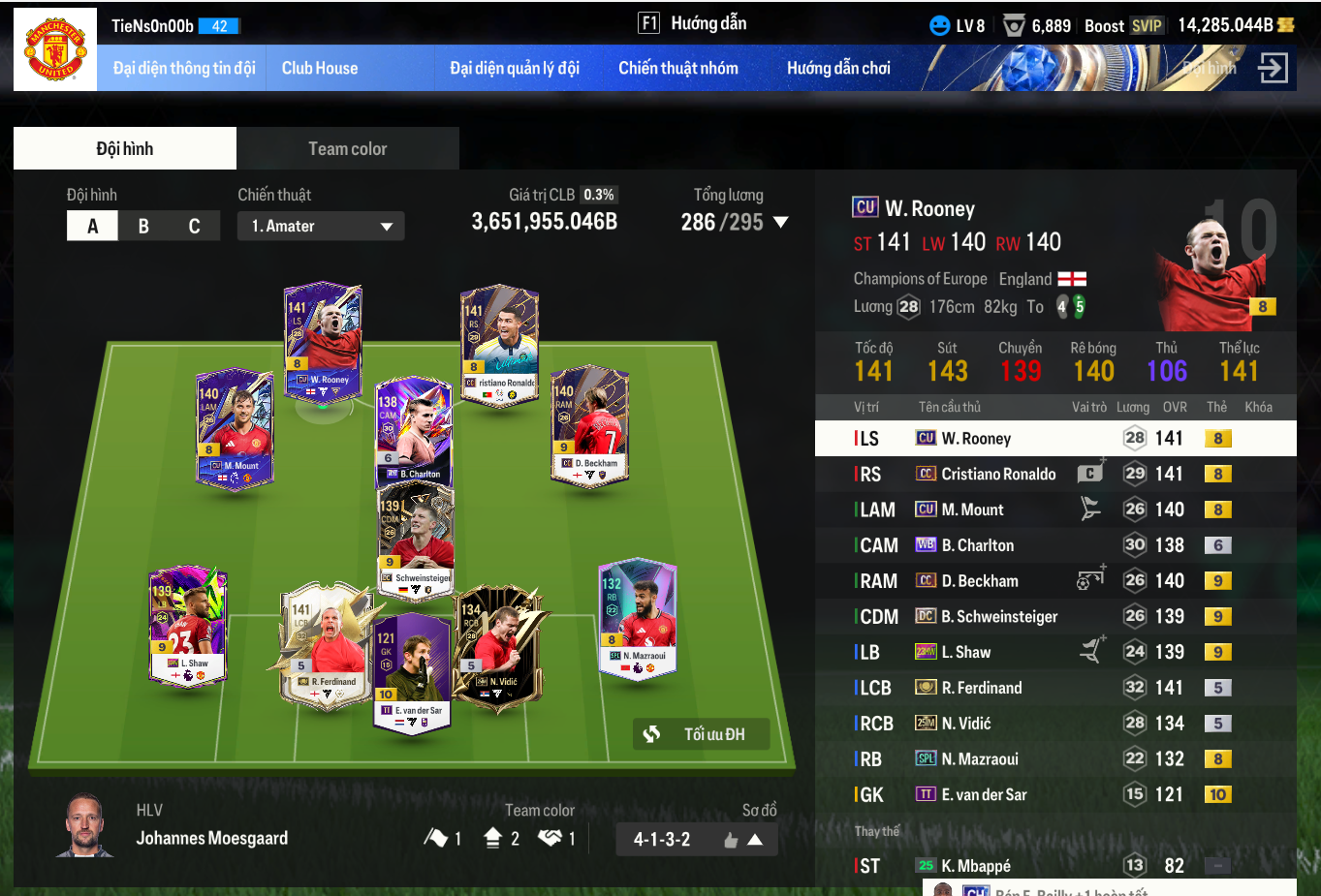Switch to the Team color tab
Screen dimensions: 1321x896
point(347,148)
